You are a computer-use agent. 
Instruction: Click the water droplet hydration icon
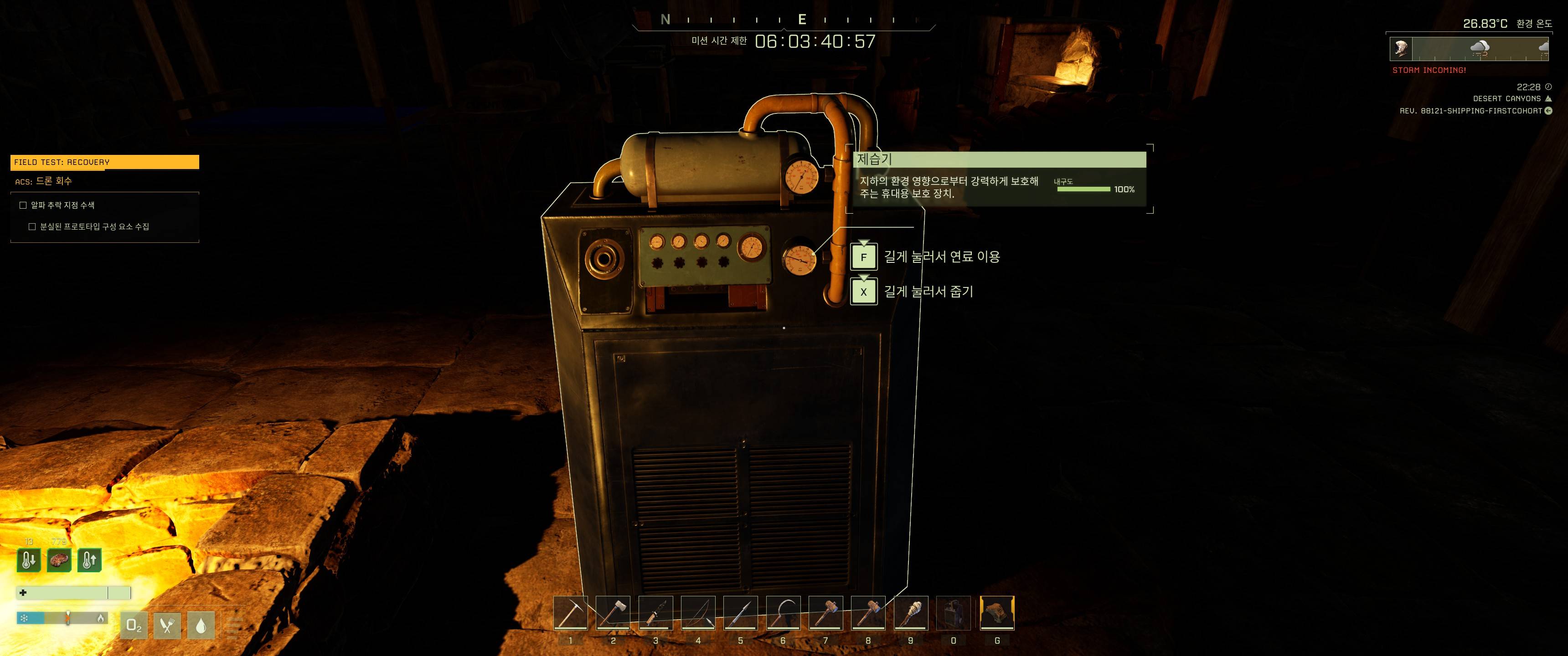point(201,625)
